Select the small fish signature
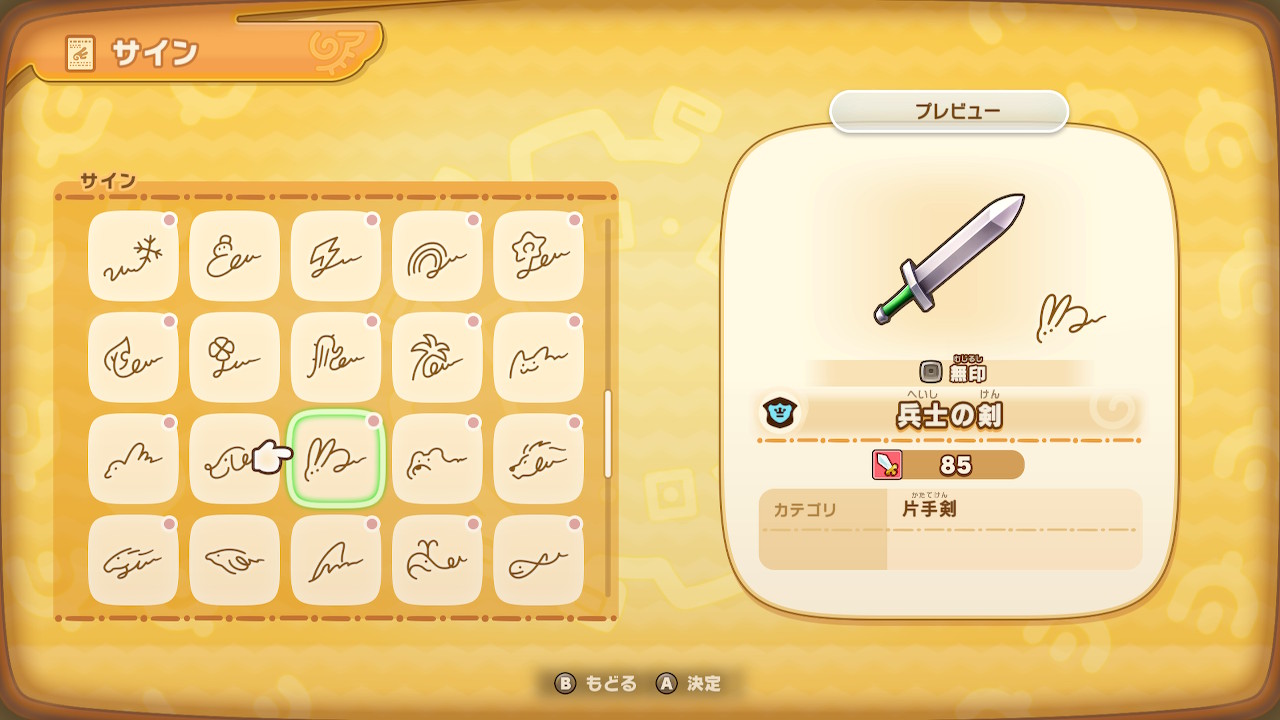Image resolution: width=1280 pixels, height=720 pixels. click(x=539, y=560)
